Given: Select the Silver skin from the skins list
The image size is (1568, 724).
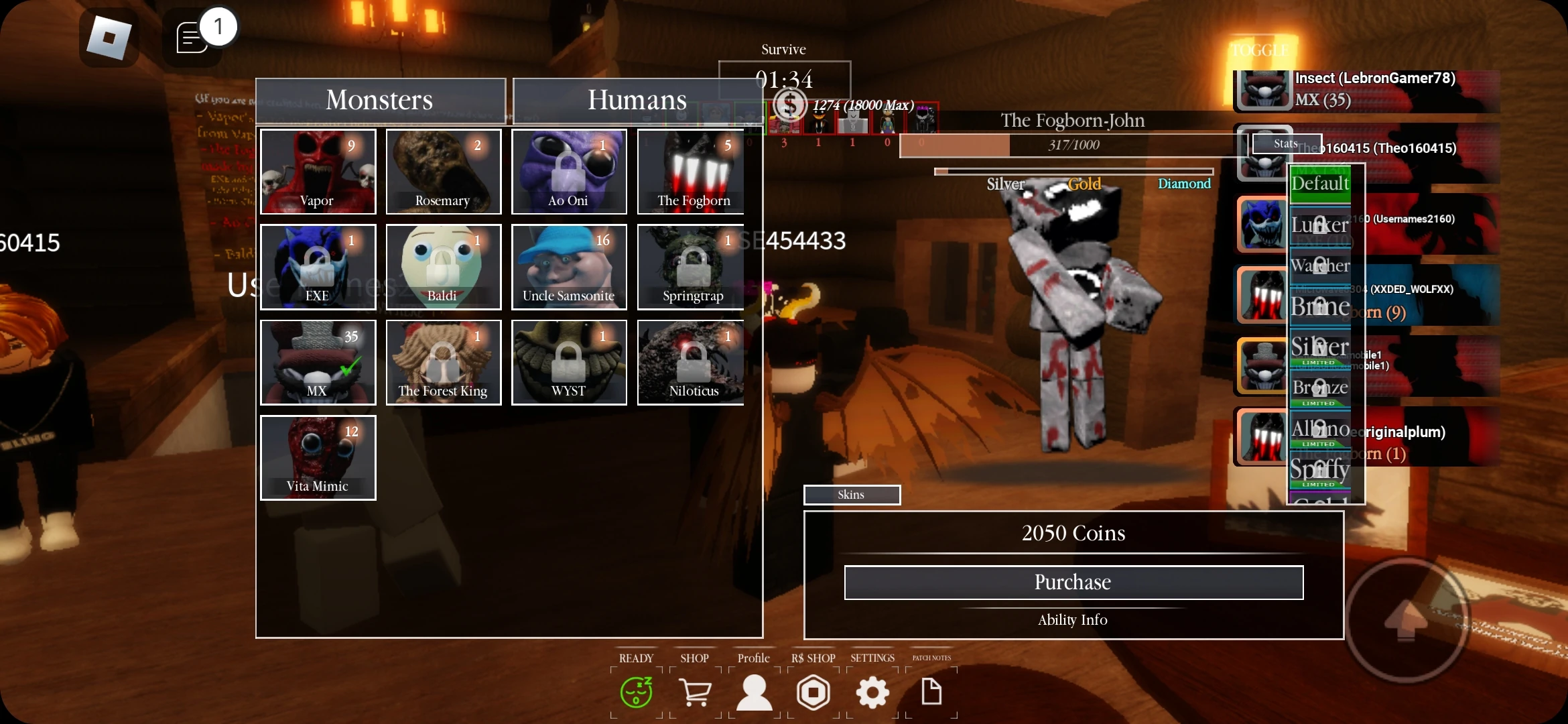Looking at the screenshot, I should (x=1319, y=347).
